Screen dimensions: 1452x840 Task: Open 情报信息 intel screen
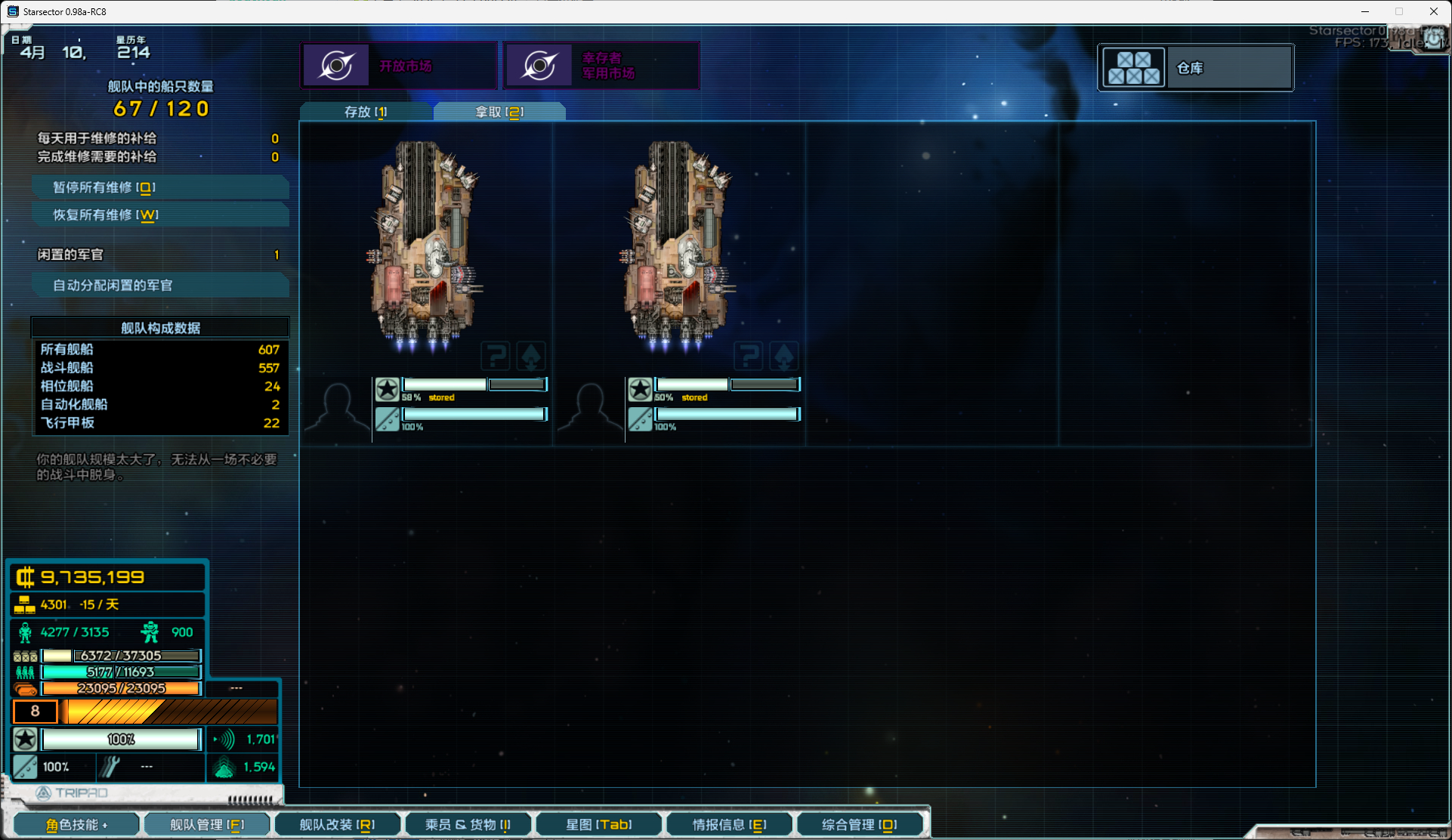click(729, 825)
